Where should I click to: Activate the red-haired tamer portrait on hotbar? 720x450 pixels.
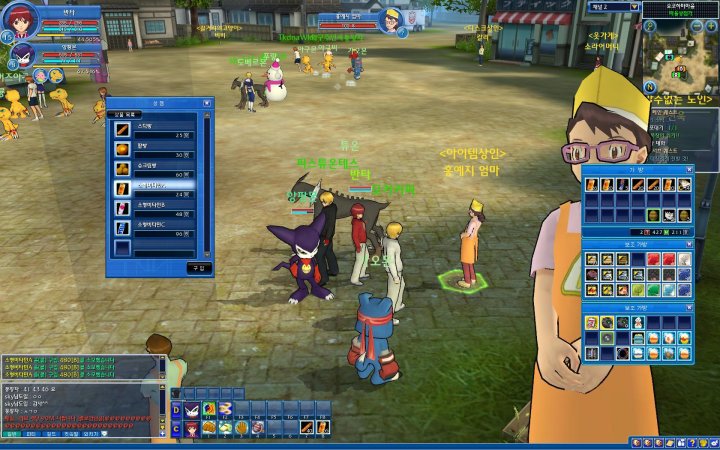click(x=191, y=427)
